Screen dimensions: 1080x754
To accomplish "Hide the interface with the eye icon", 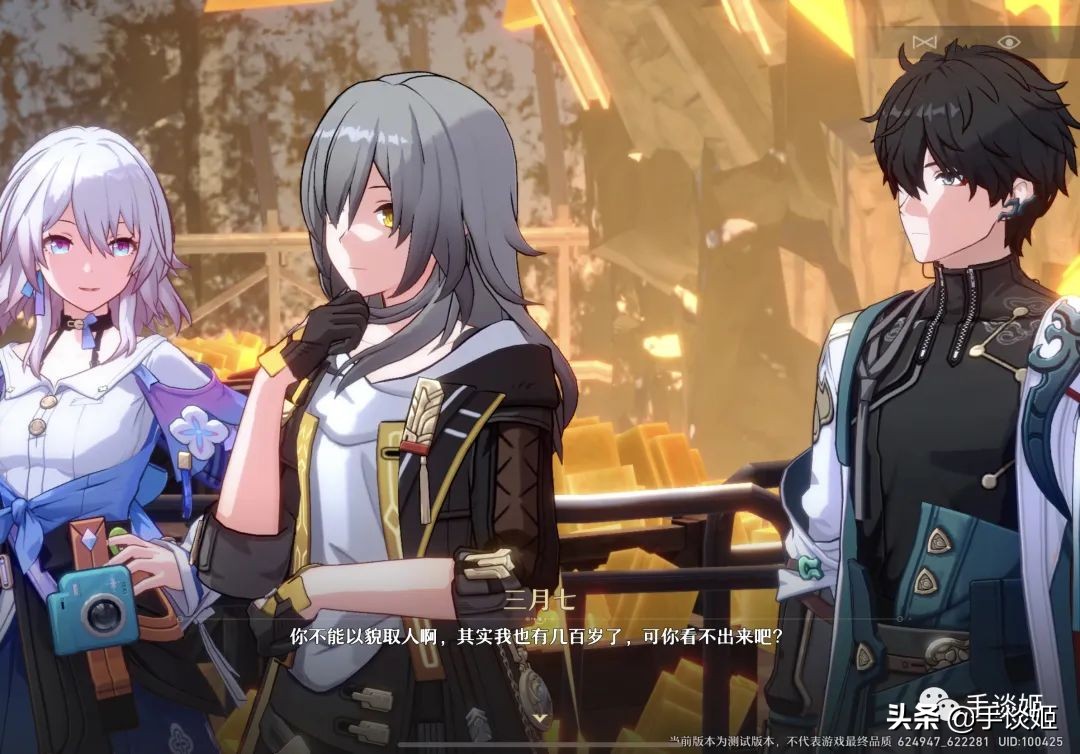I will (x=1008, y=41).
